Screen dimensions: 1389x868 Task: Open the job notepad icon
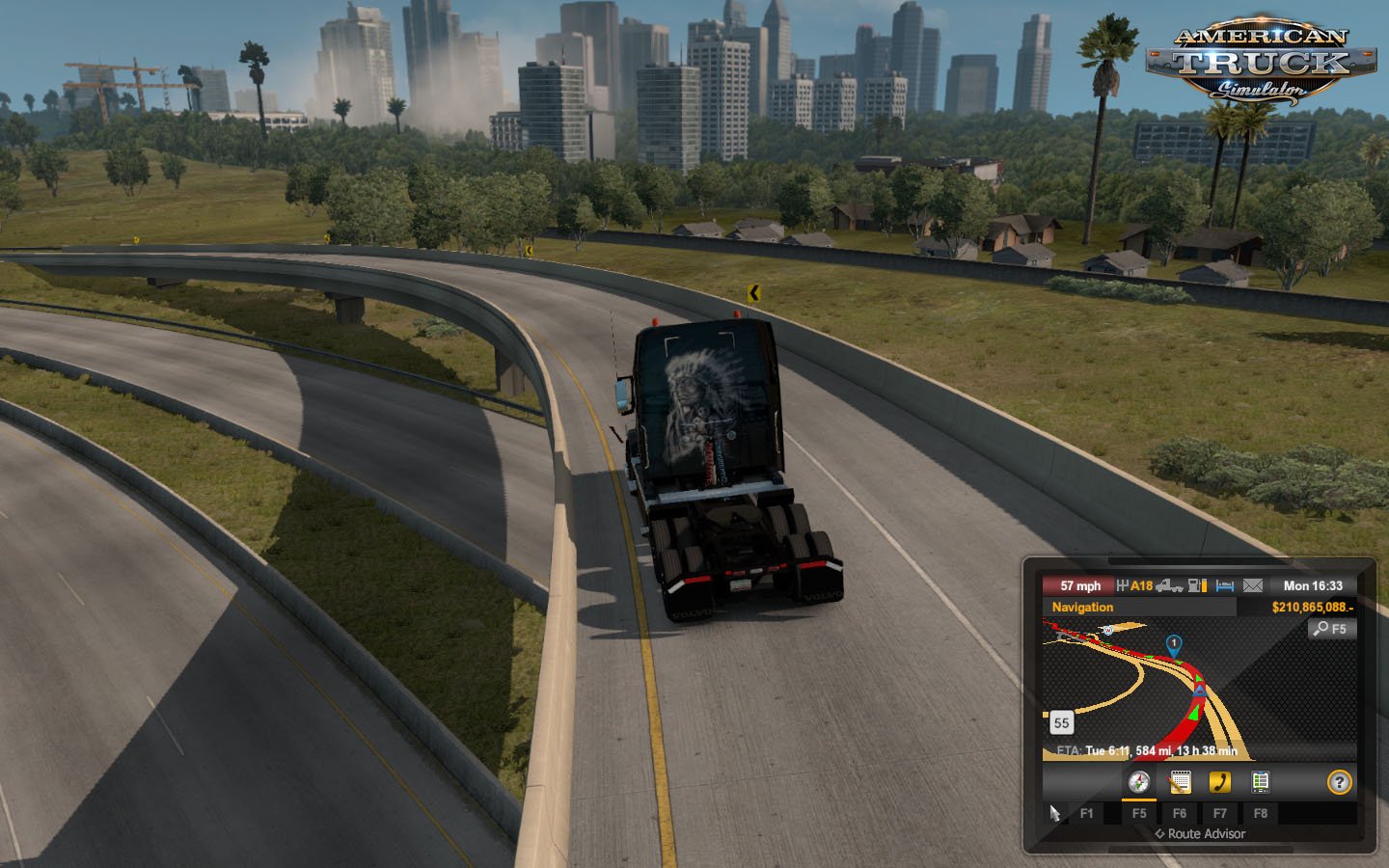pyautogui.click(x=1179, y=782)
